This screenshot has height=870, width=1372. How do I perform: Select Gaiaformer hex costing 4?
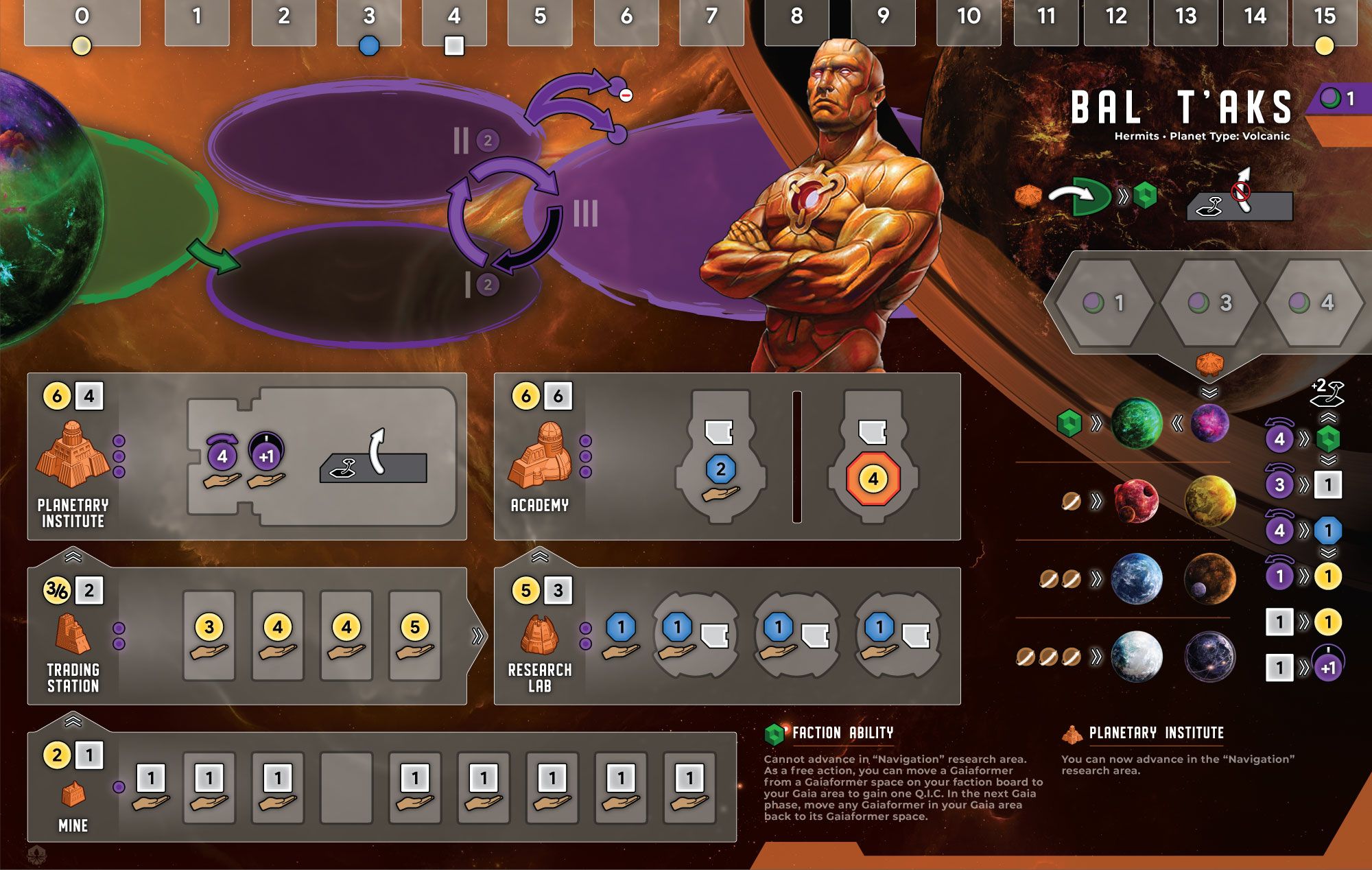pyautogui.click(x=1313, y=303)
